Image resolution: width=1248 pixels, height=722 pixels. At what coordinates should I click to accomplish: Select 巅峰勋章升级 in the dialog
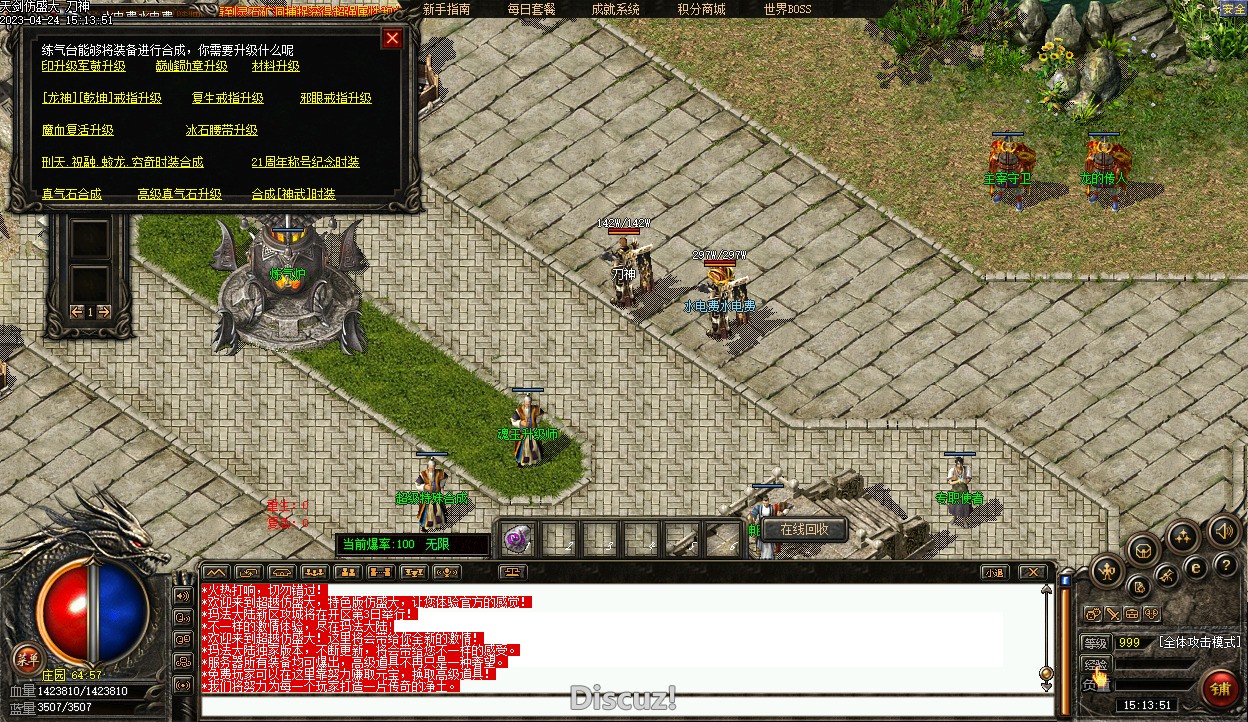[191, 66]
